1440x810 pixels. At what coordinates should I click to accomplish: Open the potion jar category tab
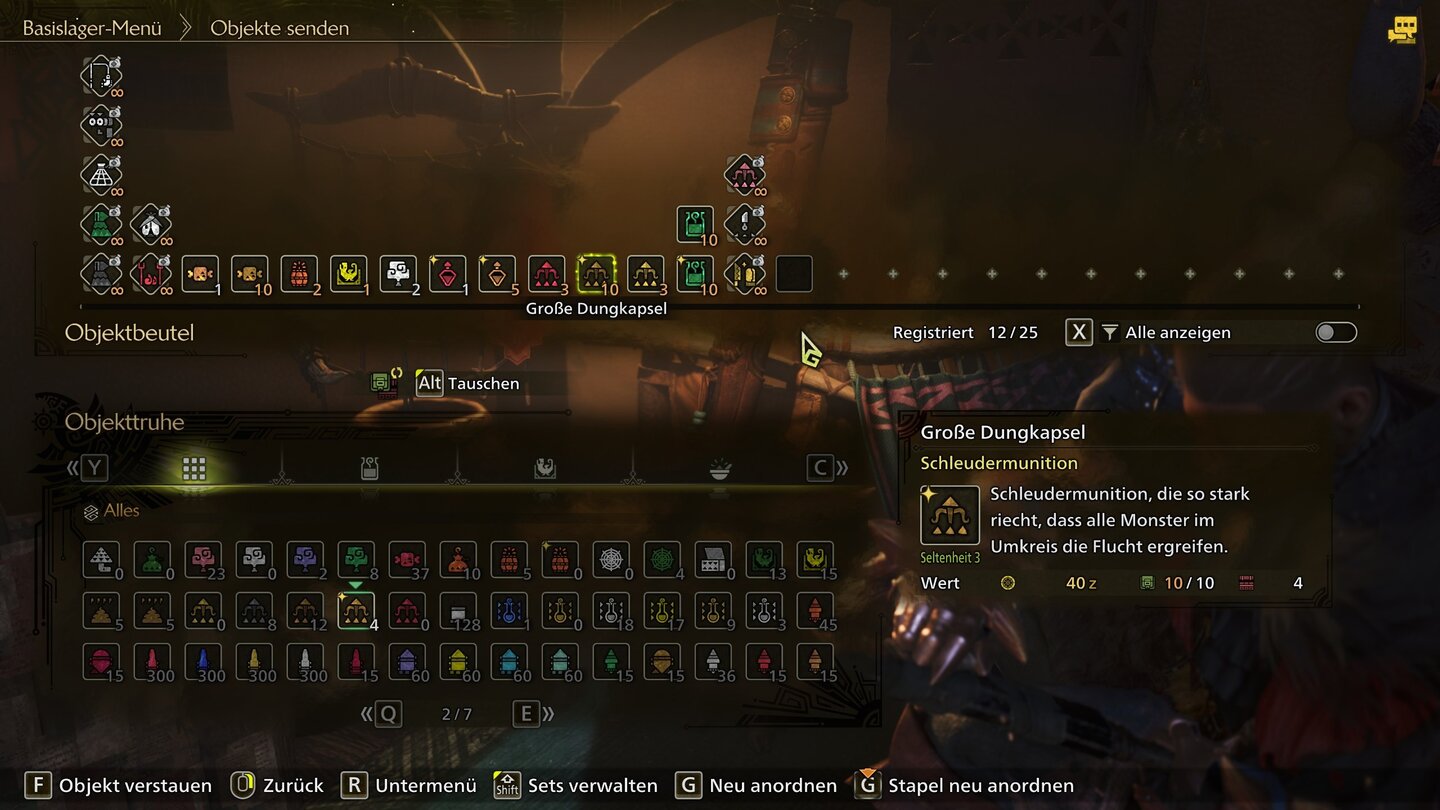click(369, 468)
